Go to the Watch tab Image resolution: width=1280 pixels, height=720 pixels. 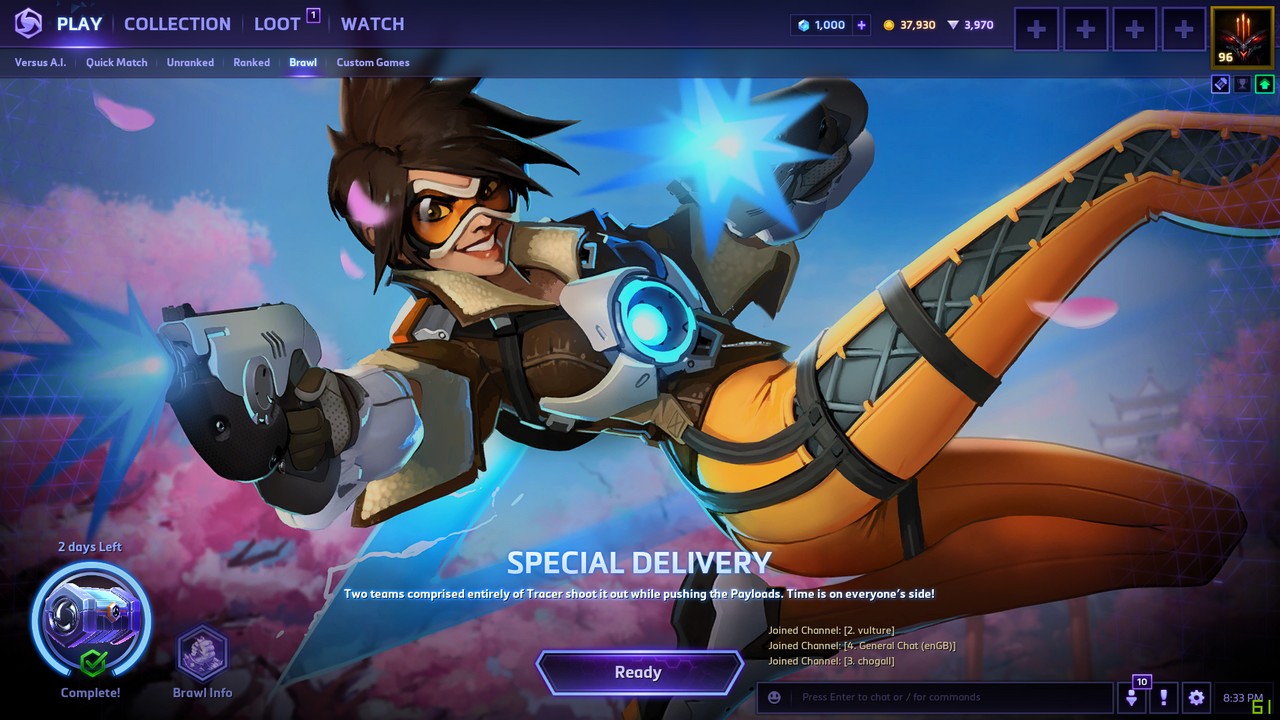372,24
